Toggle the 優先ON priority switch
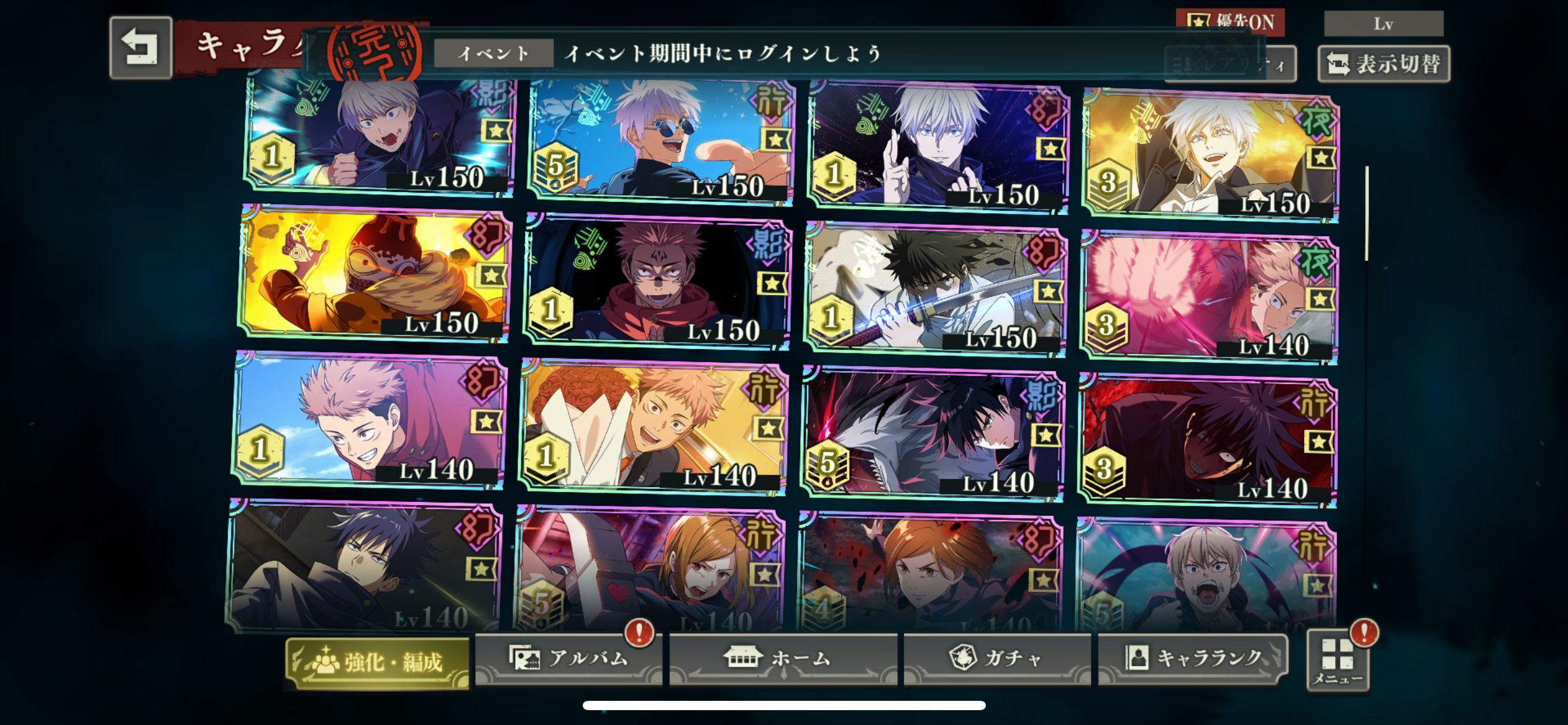 [x=1230, y=22]
